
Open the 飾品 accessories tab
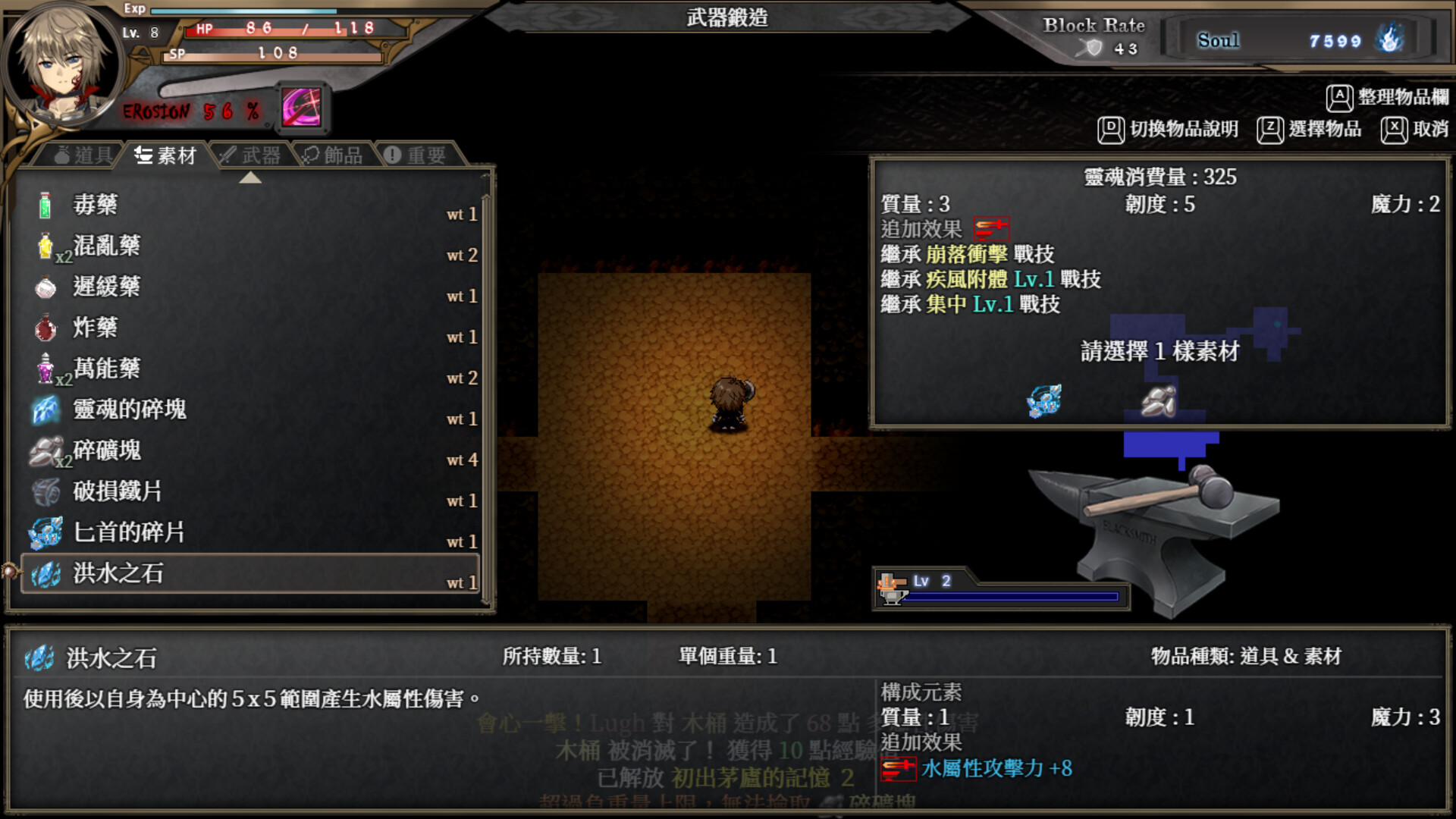click(x=334, y=155)
